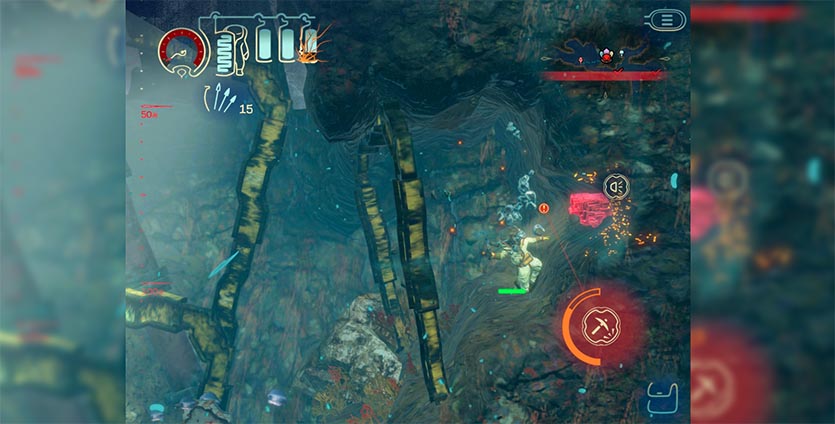Open the bag inventory icon
Viewport: 835px width, 424px height.
(663, 398)
